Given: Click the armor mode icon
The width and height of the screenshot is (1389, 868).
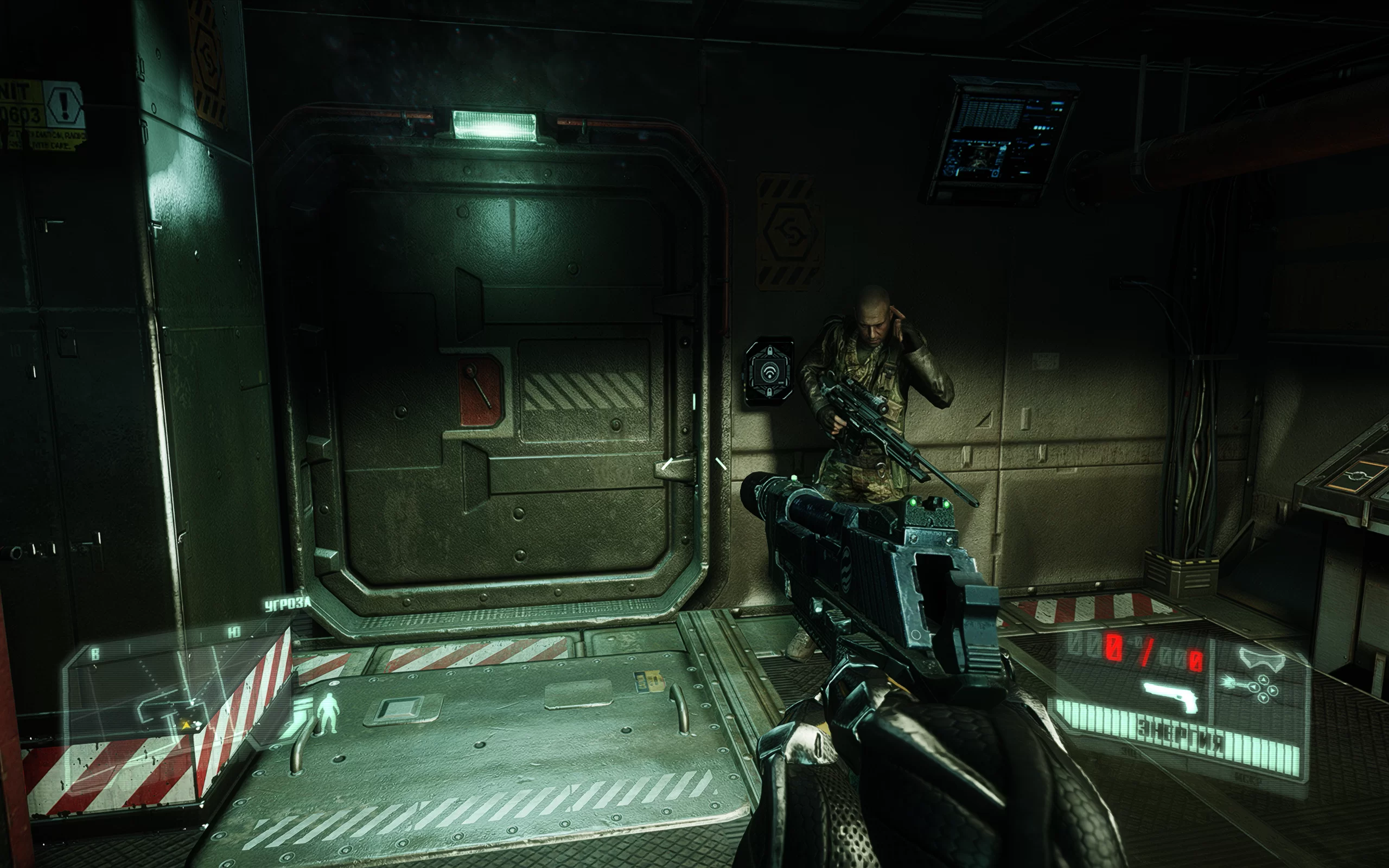Looking at the screenshot, I should pos(1261,658).
